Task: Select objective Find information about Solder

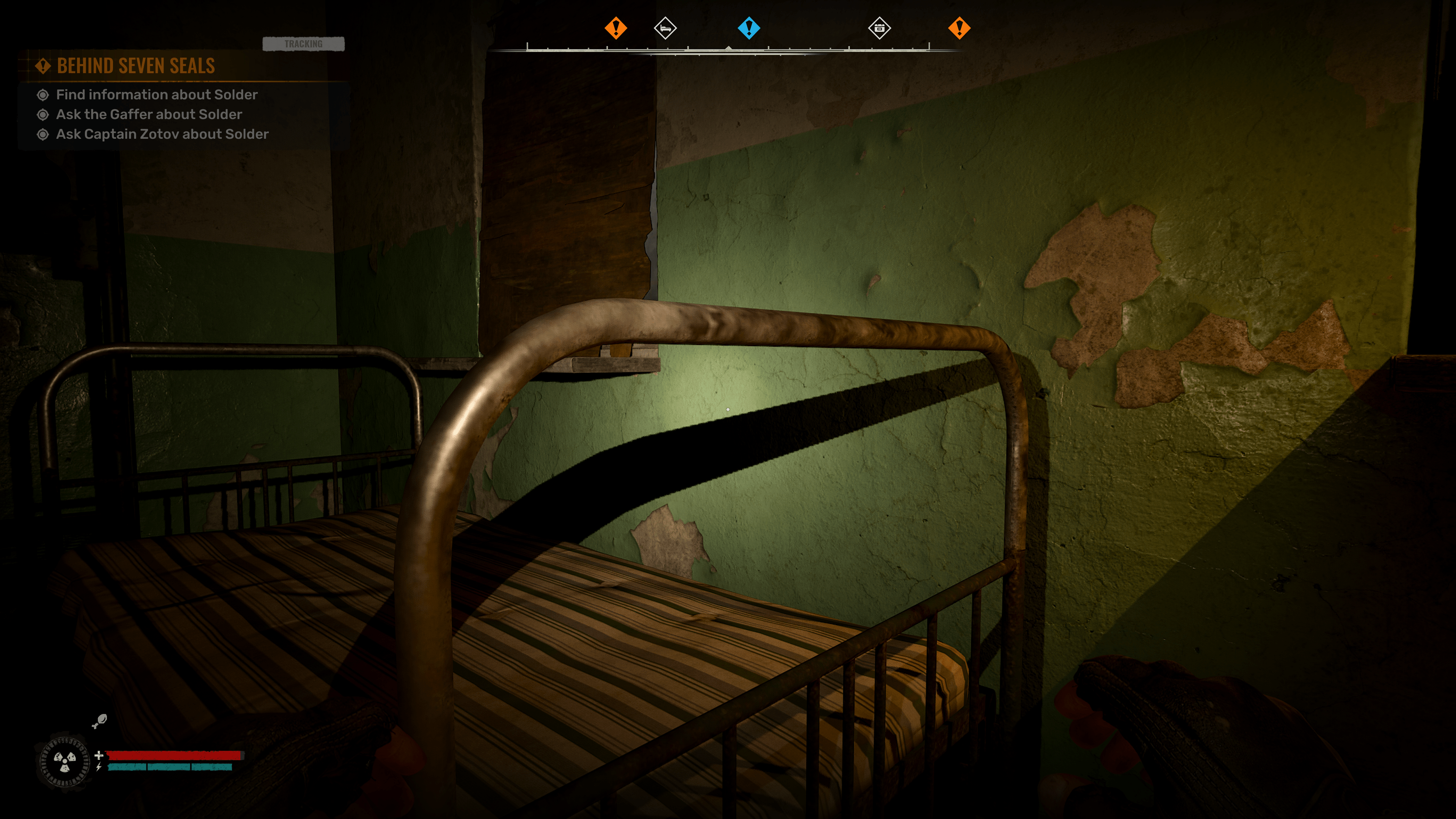Action: point(157,95)
